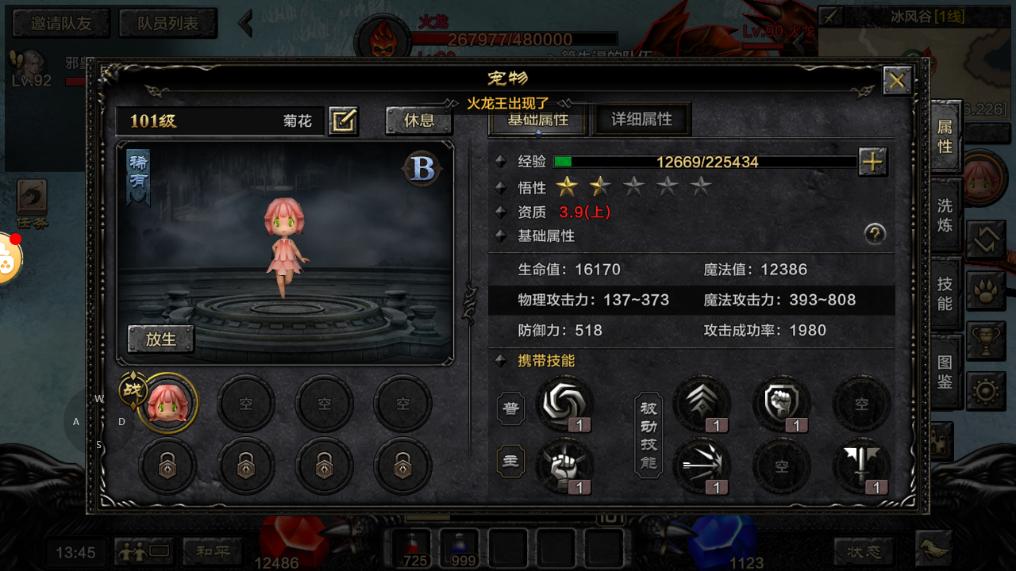Open the 技能 side tab
1016x571 pixels.
pyautogui.click(x=945, y=293)
